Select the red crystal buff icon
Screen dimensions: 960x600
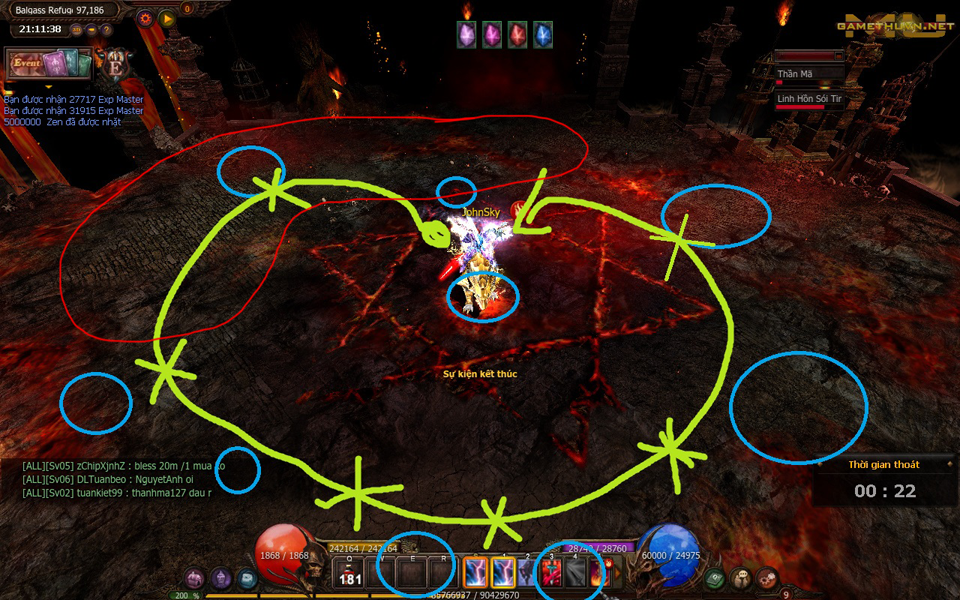[x=517, y=35]
